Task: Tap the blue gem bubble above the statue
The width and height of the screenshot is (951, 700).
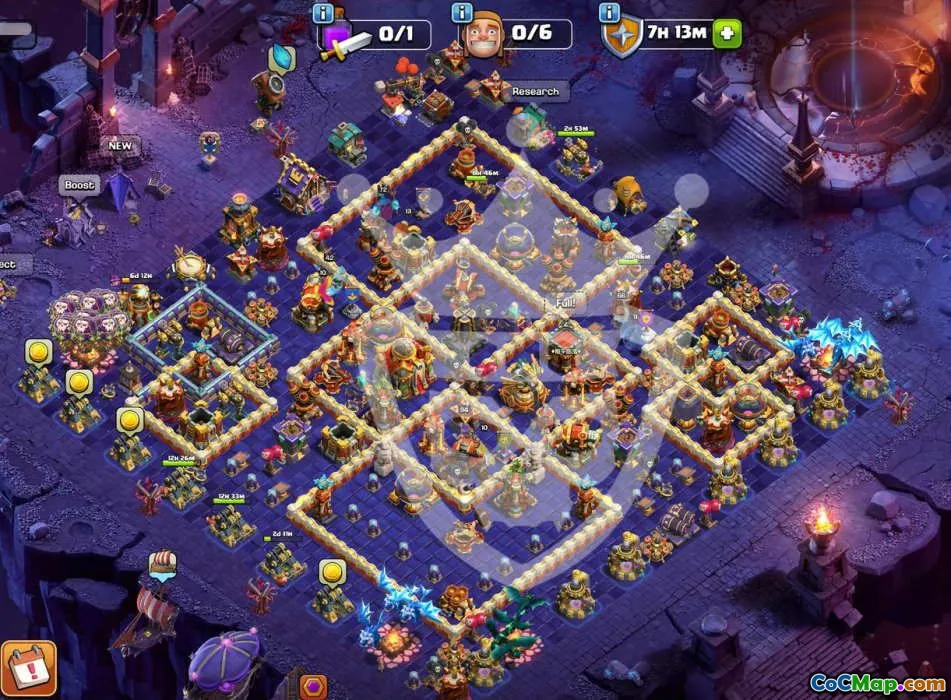Action: (282, 57)
